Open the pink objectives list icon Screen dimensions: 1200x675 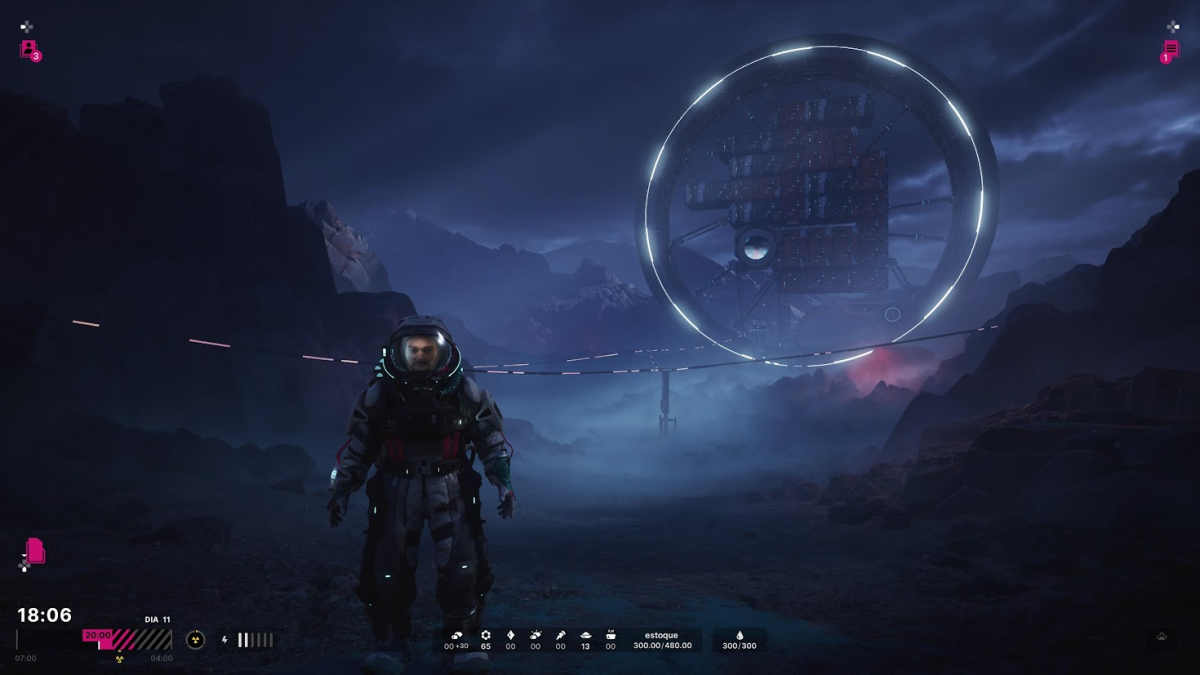coord(1171,49)
